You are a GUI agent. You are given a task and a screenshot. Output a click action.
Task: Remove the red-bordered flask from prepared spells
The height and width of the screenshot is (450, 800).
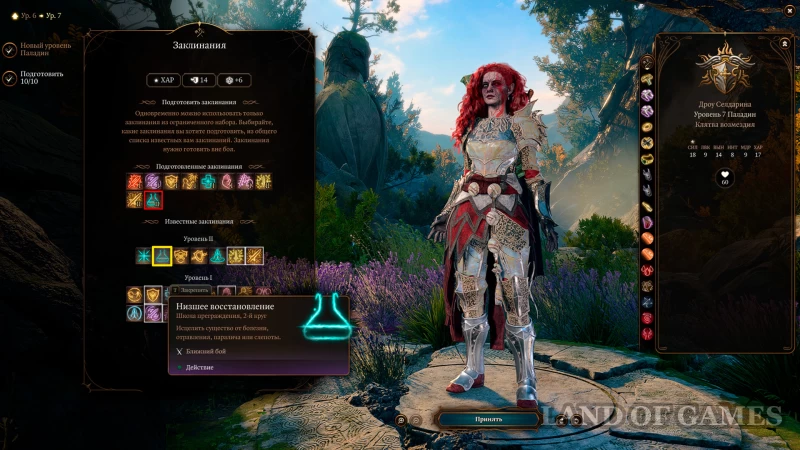(153, 200)
